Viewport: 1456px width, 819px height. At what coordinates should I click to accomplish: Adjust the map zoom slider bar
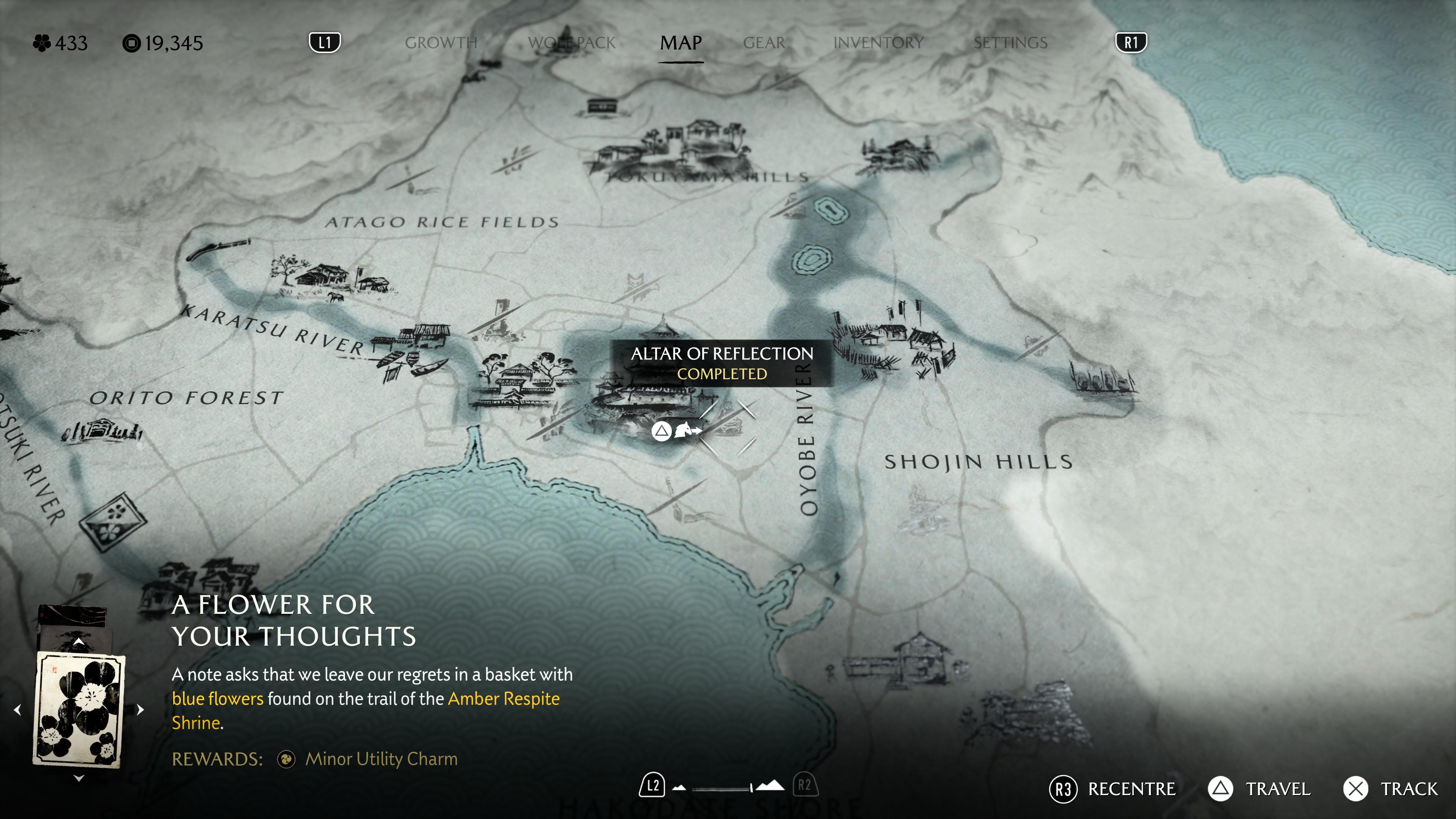point(722,788)
